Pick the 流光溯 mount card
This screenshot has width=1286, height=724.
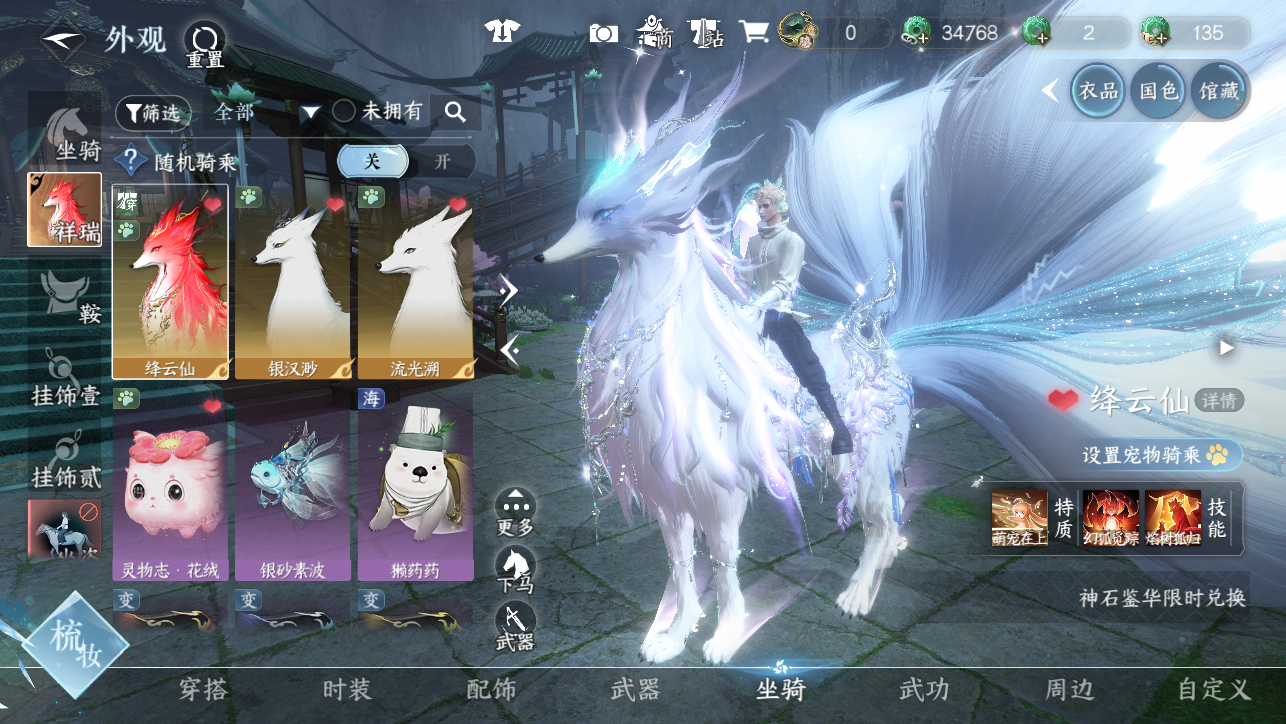click(x=415, y=281)
